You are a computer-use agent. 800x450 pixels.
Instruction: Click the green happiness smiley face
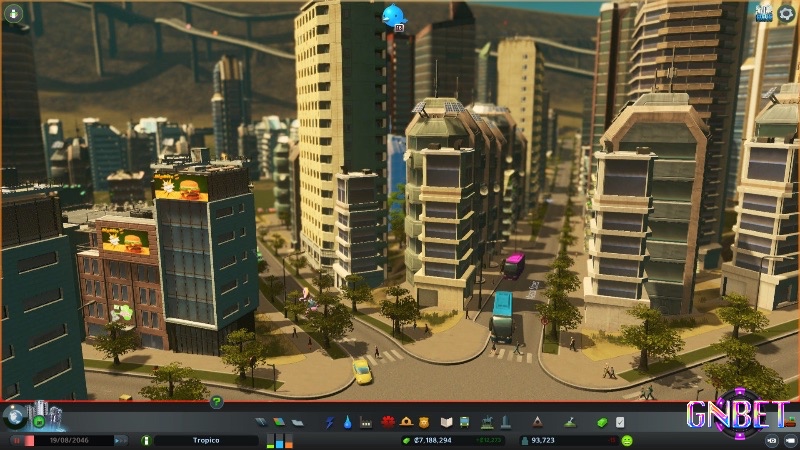tap(627, 440)
